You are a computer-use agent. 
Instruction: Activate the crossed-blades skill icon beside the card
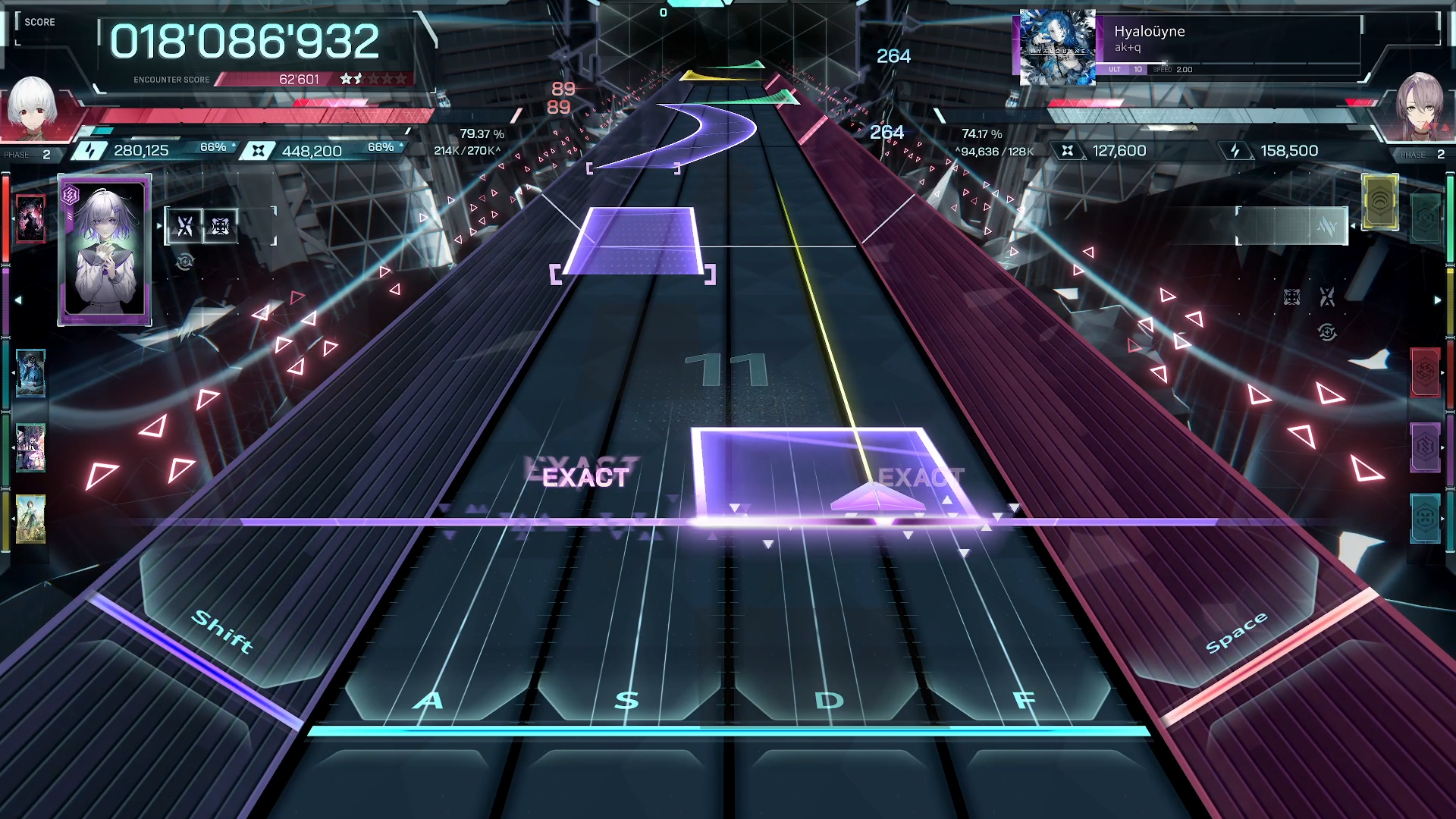pos(185,226)
